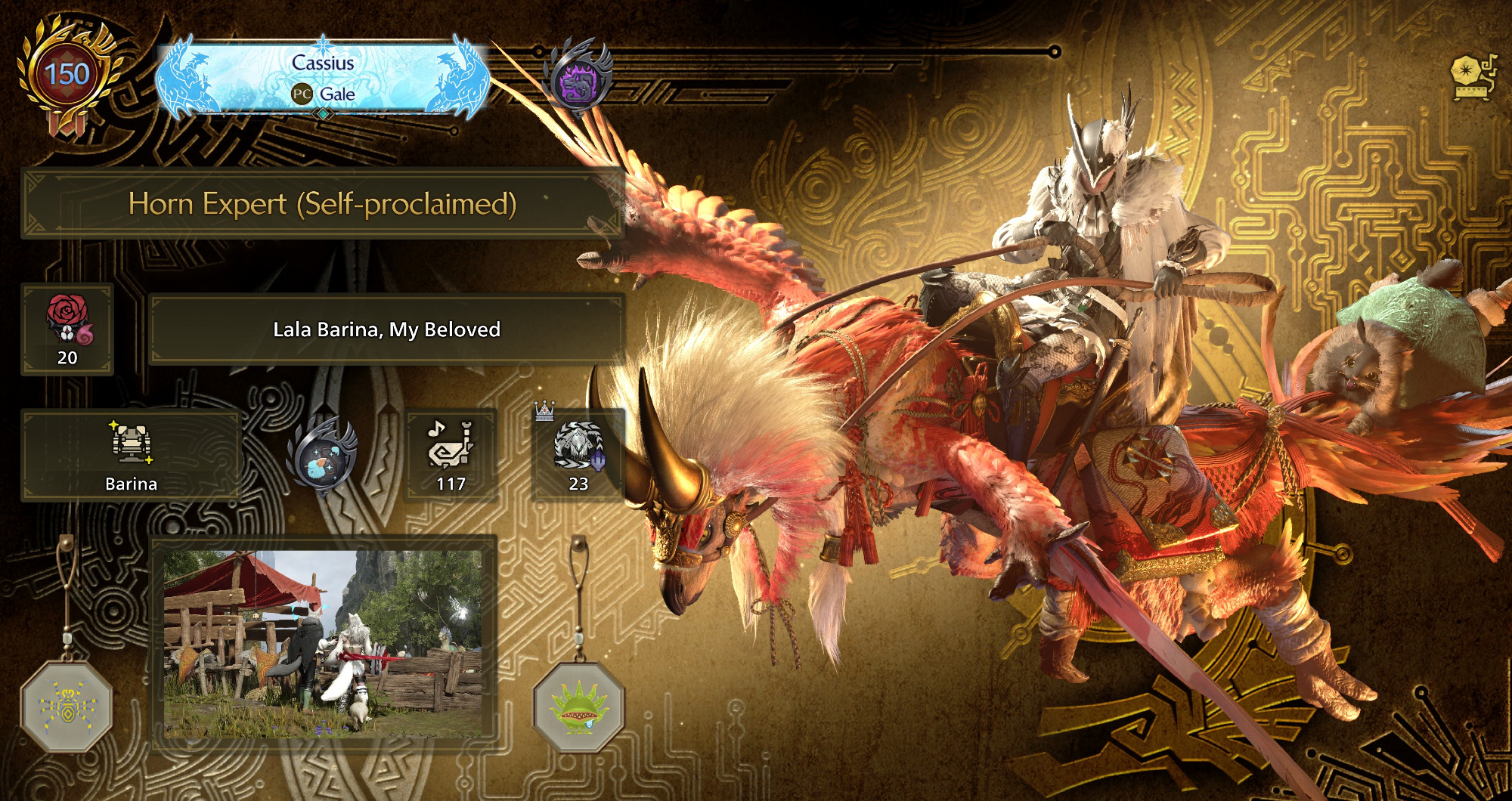
Task: Click the Hunter Rank 150 badge
Action: 67,76
